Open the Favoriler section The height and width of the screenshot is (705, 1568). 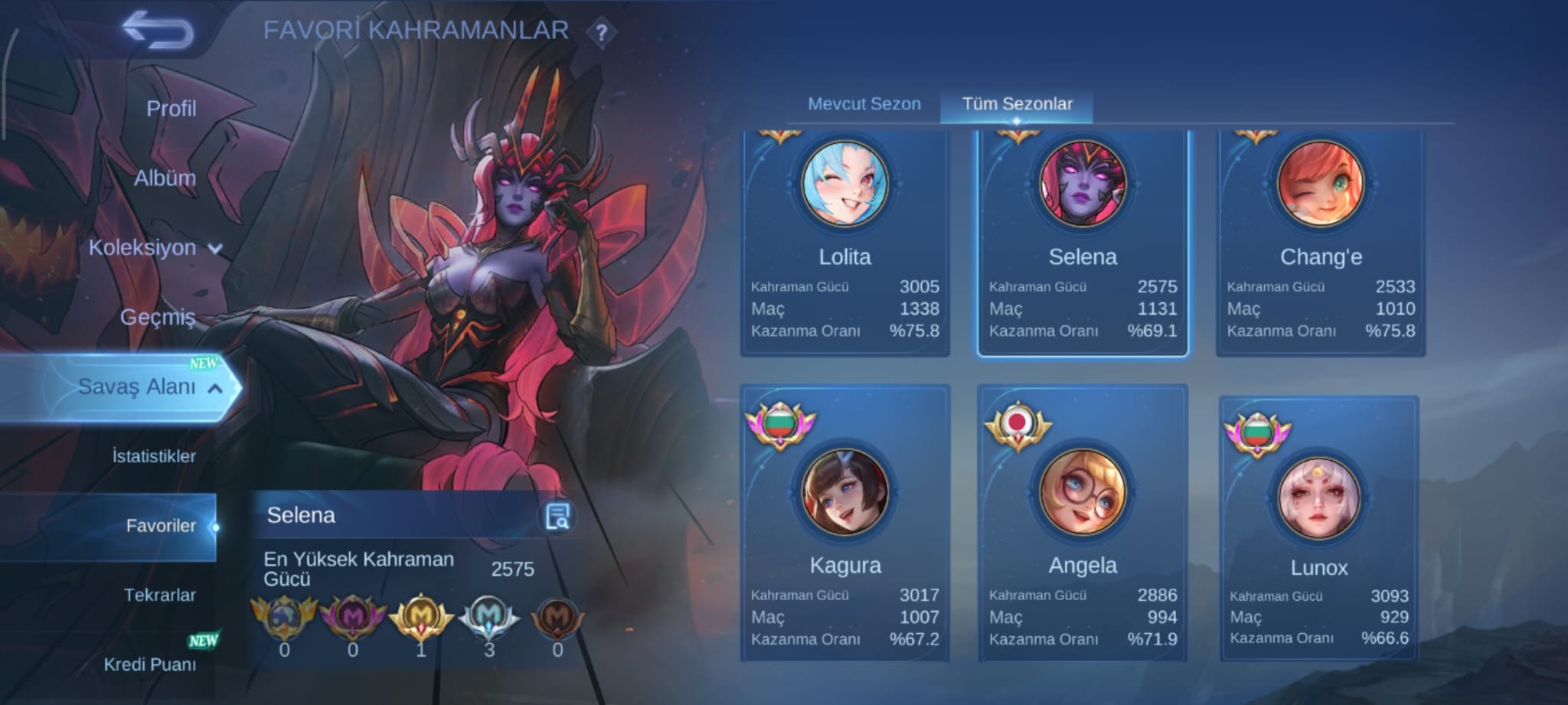[161, 526]
